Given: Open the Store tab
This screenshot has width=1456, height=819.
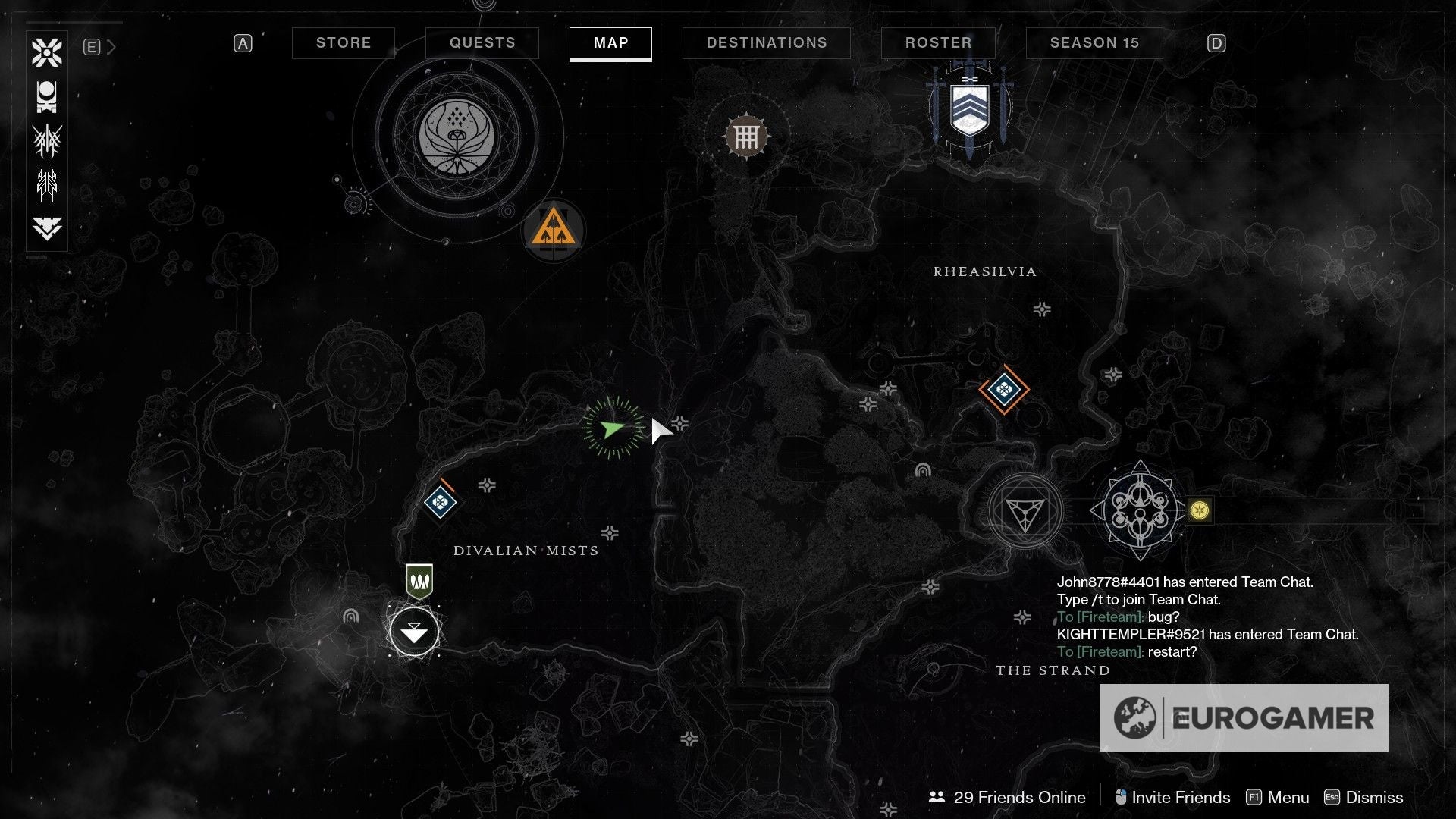Looking at the screenshot, I should pyautogui.click(x=344, y=43).
